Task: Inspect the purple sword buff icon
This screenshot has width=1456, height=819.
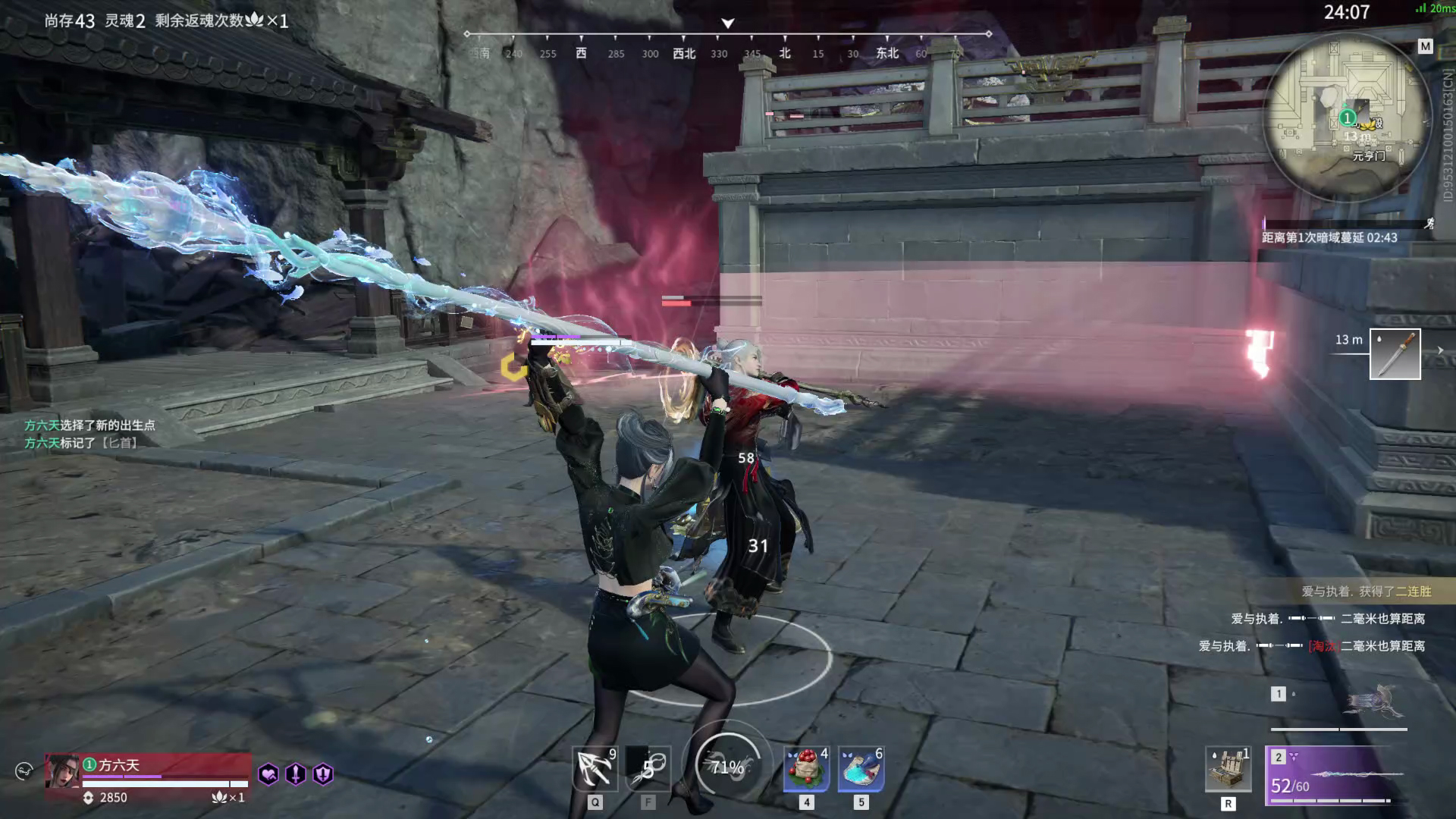Action: pyautogui.click(x=296, y=774)
